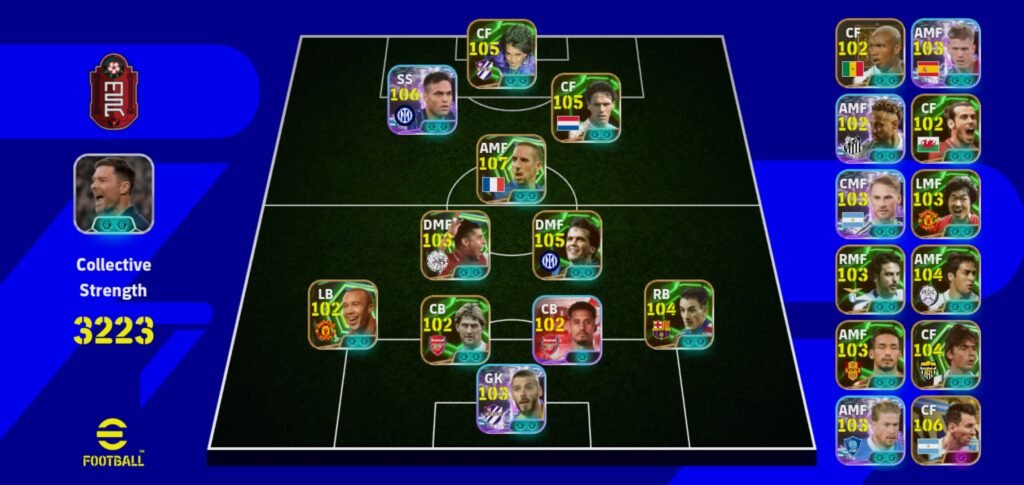Choose the substitute AMF 102 card
1024x485 pixels.
[x=870, y=128]
